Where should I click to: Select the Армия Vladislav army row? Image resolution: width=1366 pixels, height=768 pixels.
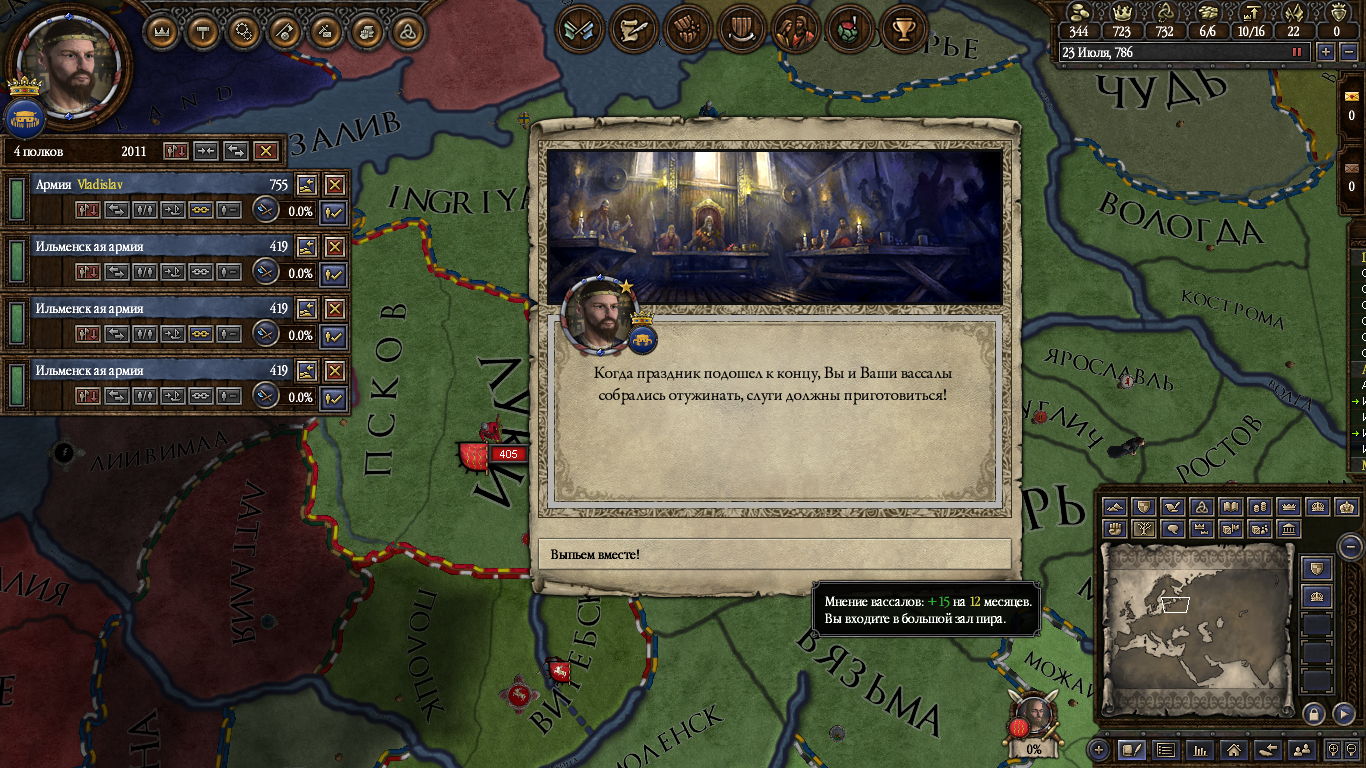[x=150, y=185]
